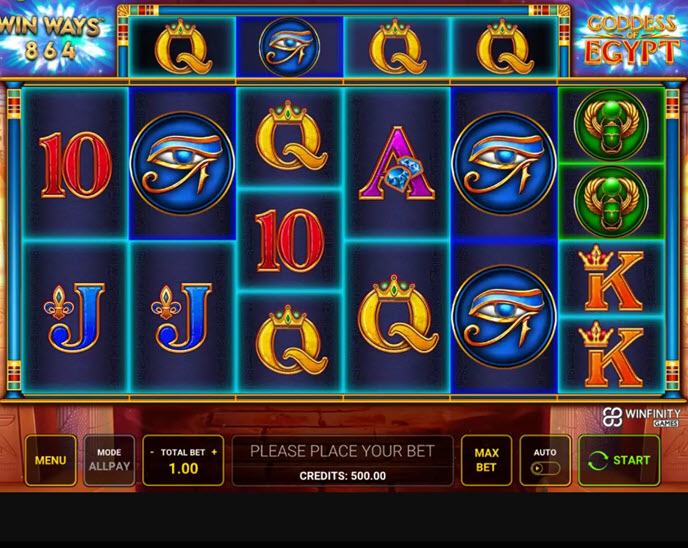Change the ALLPAY mode
This screenshot has width=688, height=548.
point(109,460)
